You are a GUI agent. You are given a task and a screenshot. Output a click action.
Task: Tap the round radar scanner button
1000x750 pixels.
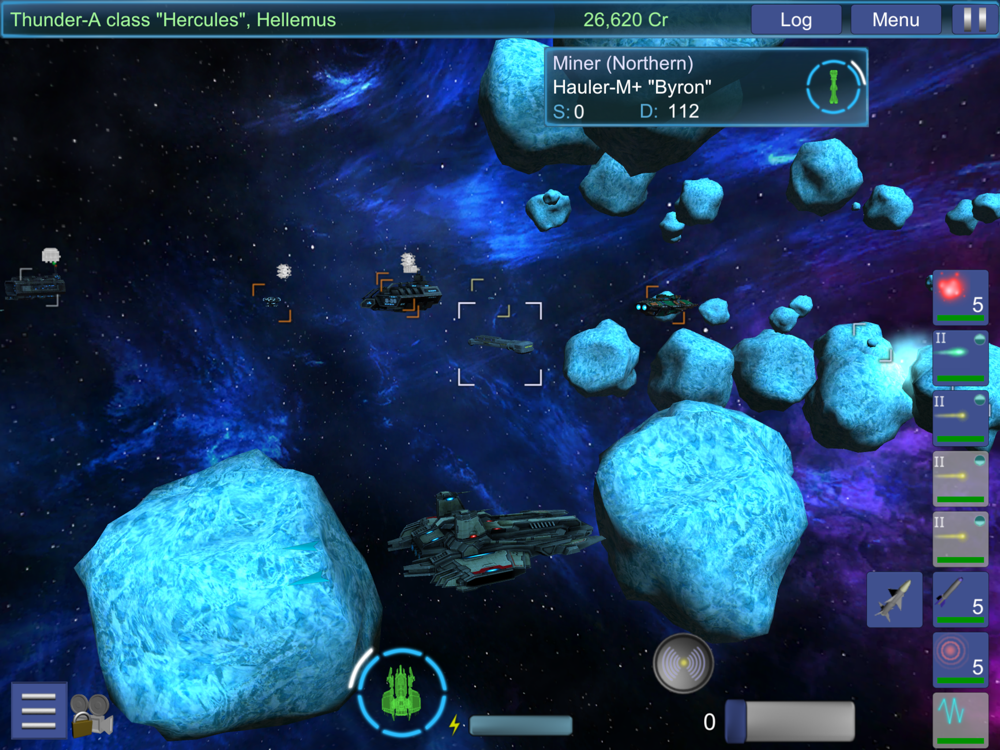tap(683, 663)
